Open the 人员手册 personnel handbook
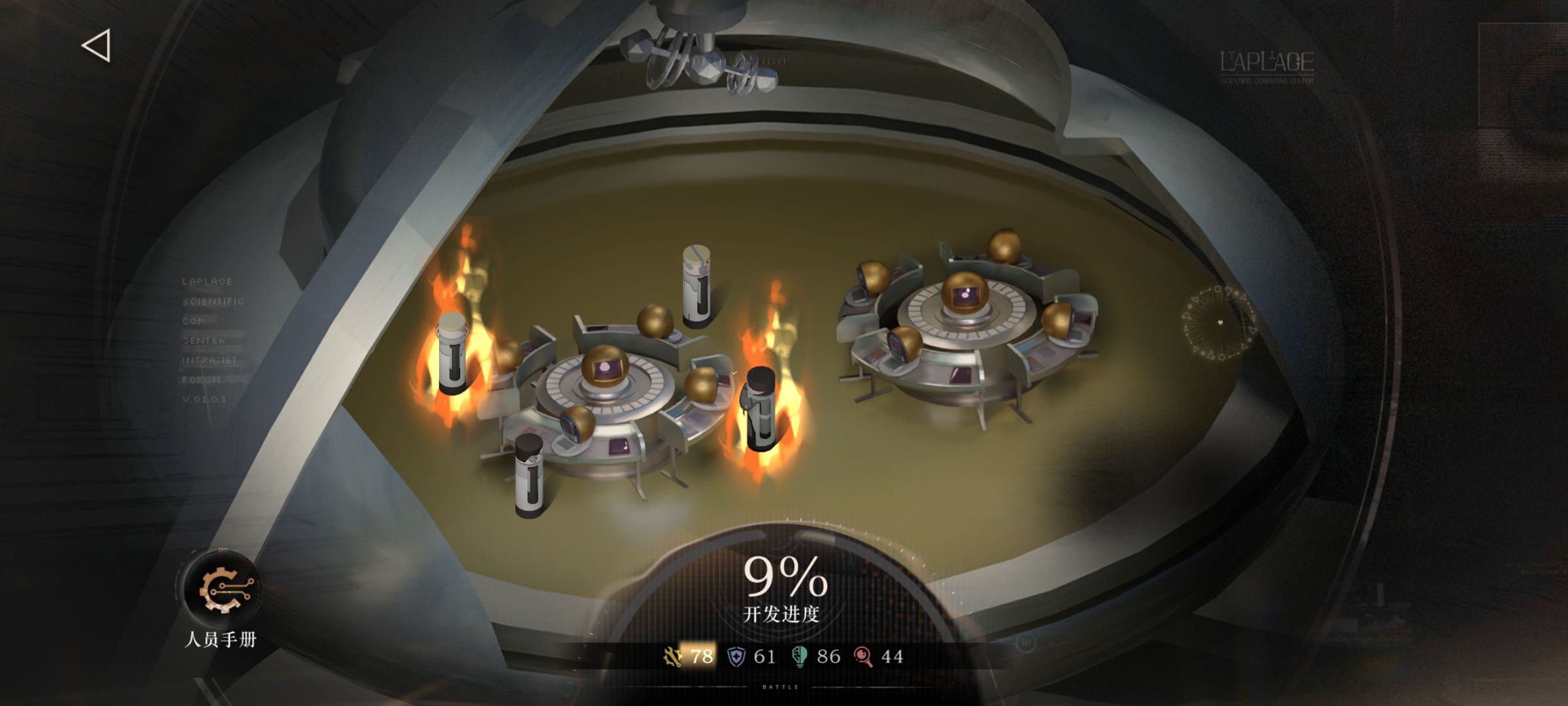1568x706 pixels. tap(221, 590)
